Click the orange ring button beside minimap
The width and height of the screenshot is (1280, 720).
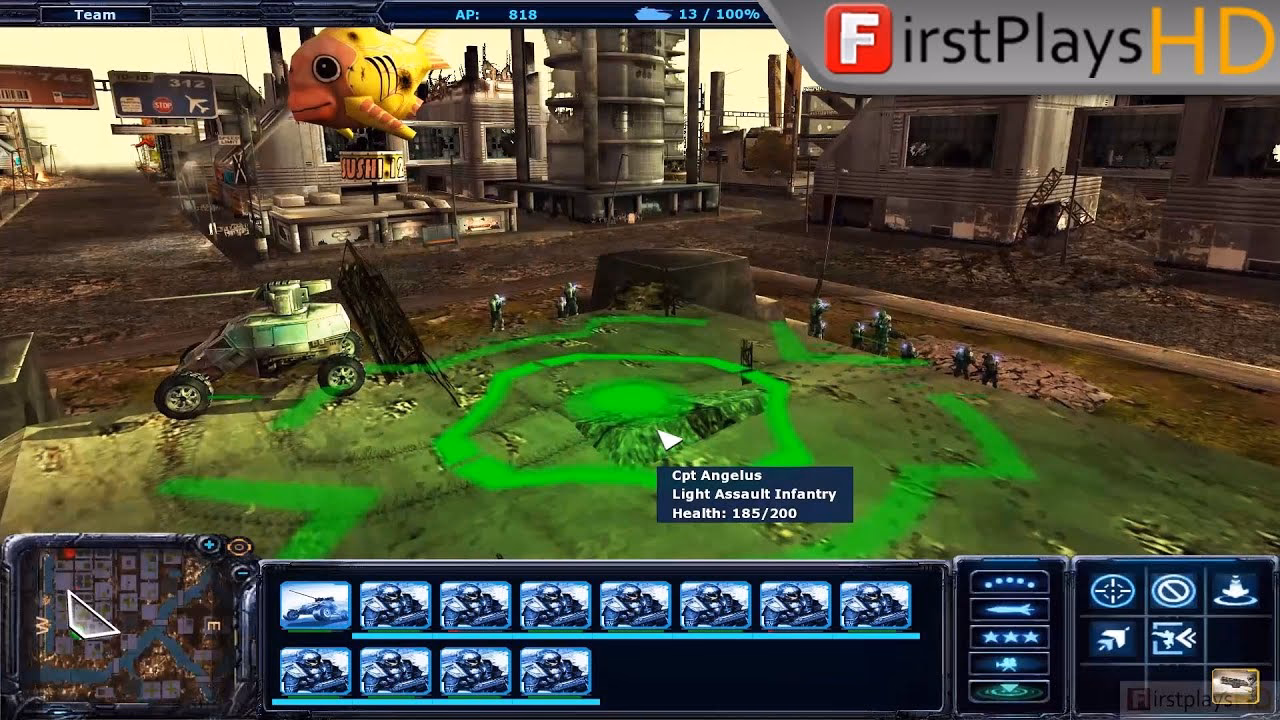click(x=238, y=546)
